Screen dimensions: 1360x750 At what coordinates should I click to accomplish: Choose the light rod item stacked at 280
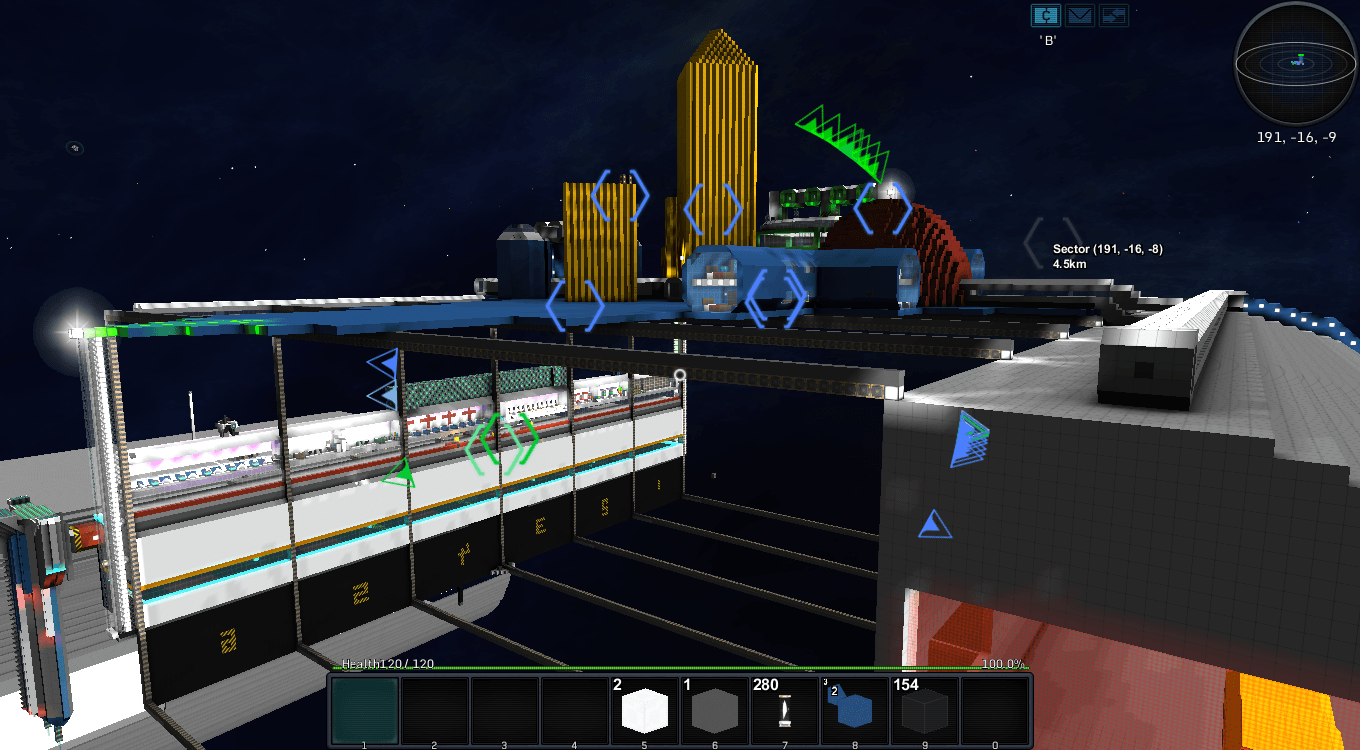(785, 710)
